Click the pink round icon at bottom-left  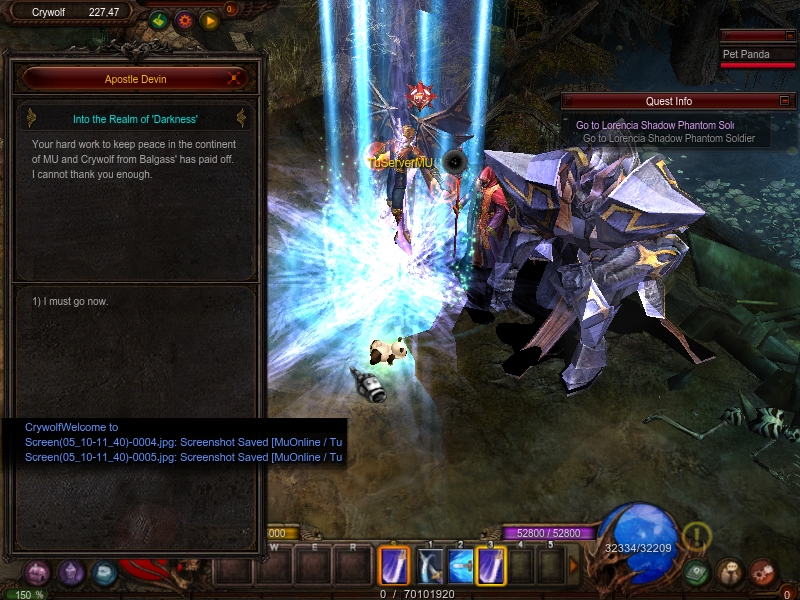(x=37, y=573)
